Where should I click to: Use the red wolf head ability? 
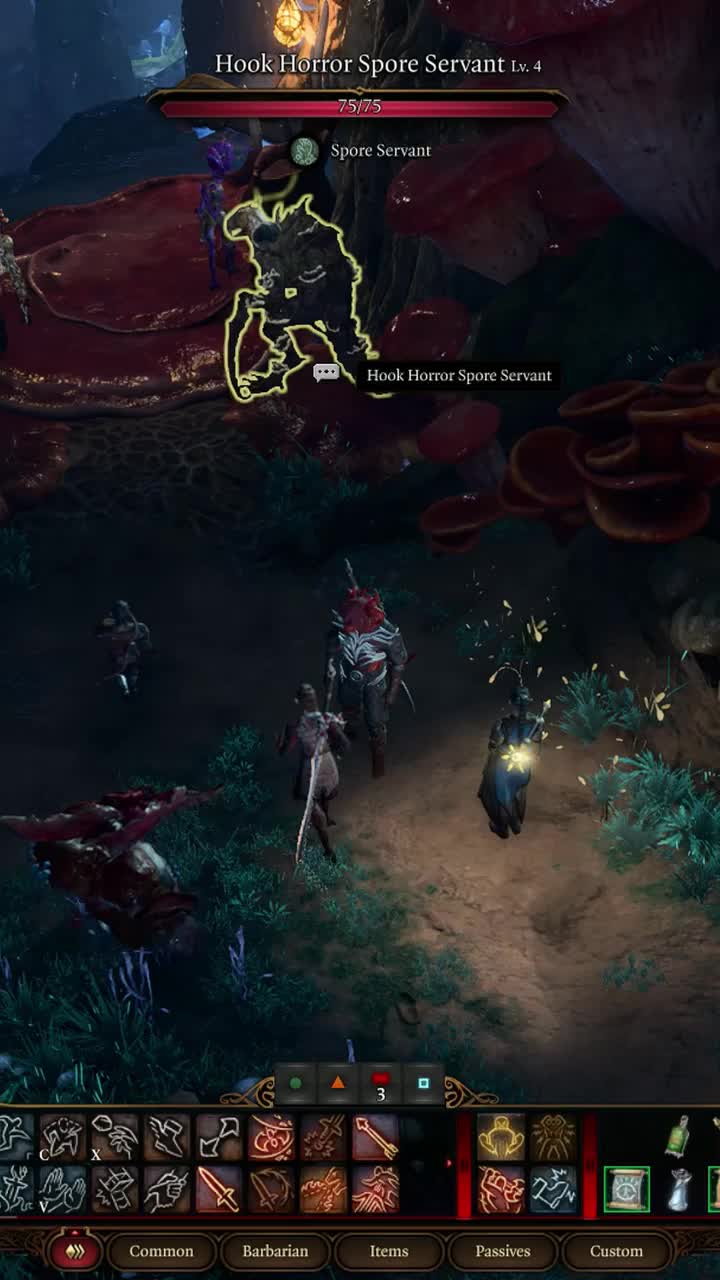[375, 1189]
